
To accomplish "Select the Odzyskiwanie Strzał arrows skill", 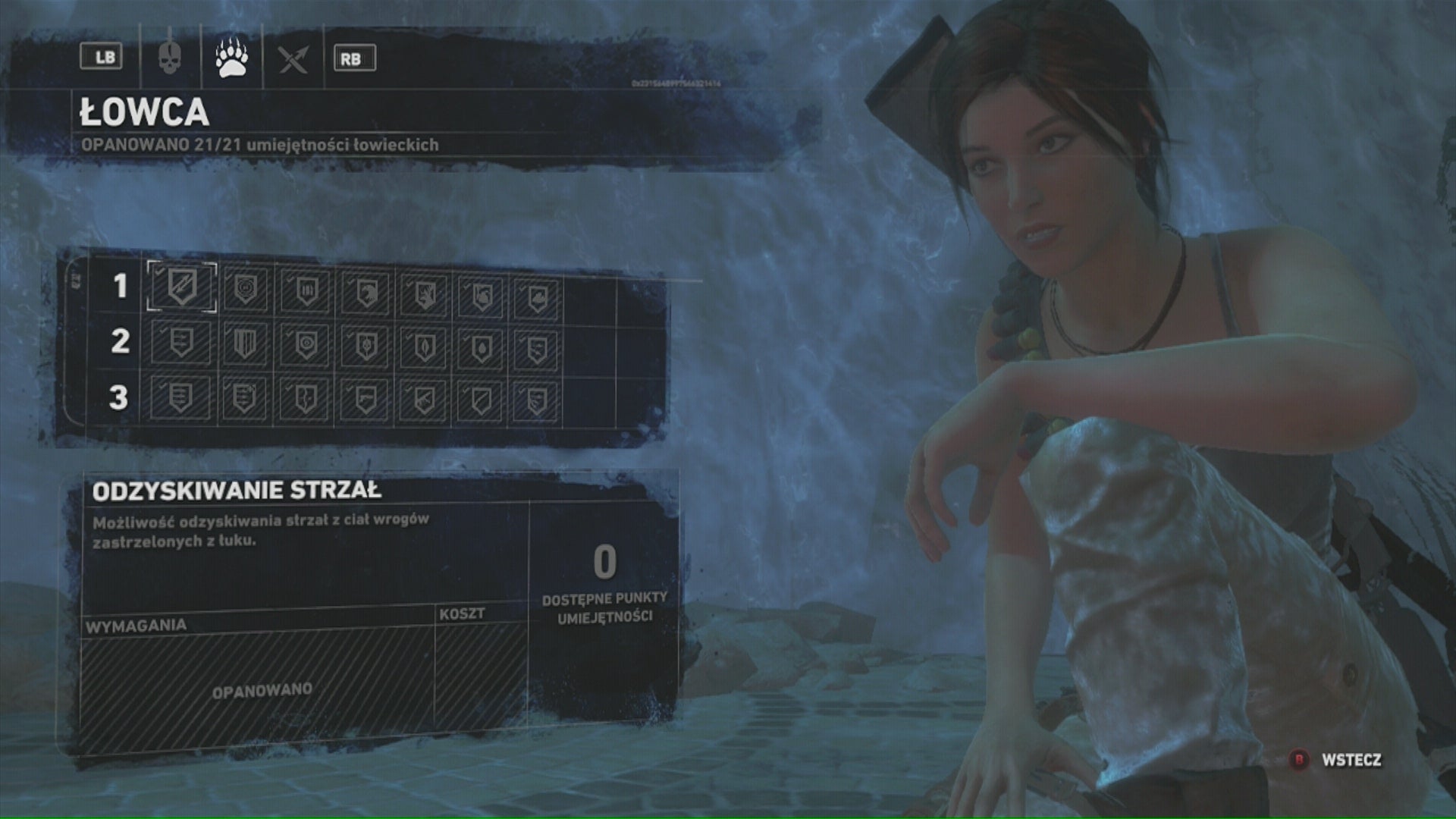I will (182, 287).
